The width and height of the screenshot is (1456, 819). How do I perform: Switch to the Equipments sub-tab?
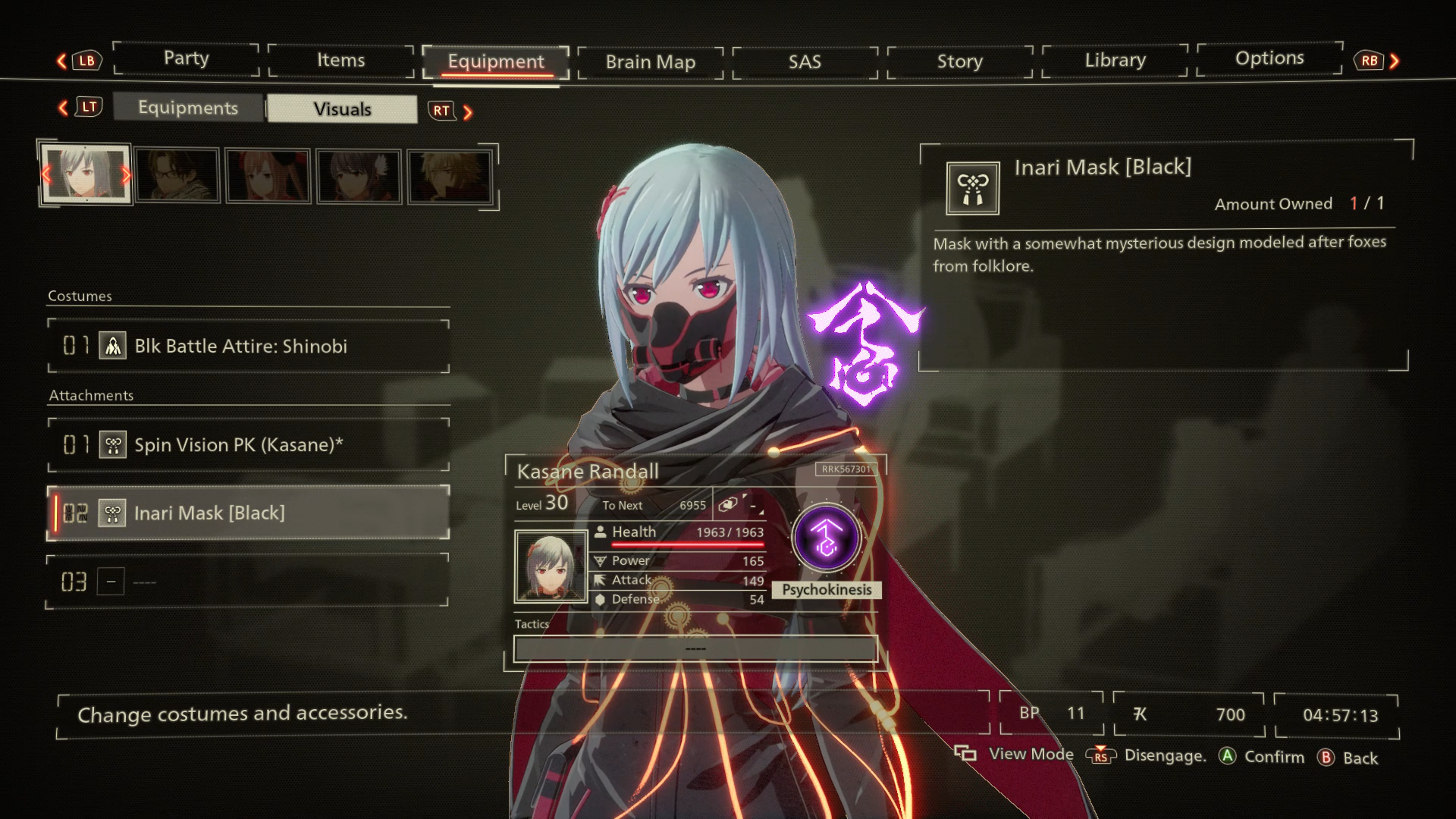(188, 108)
